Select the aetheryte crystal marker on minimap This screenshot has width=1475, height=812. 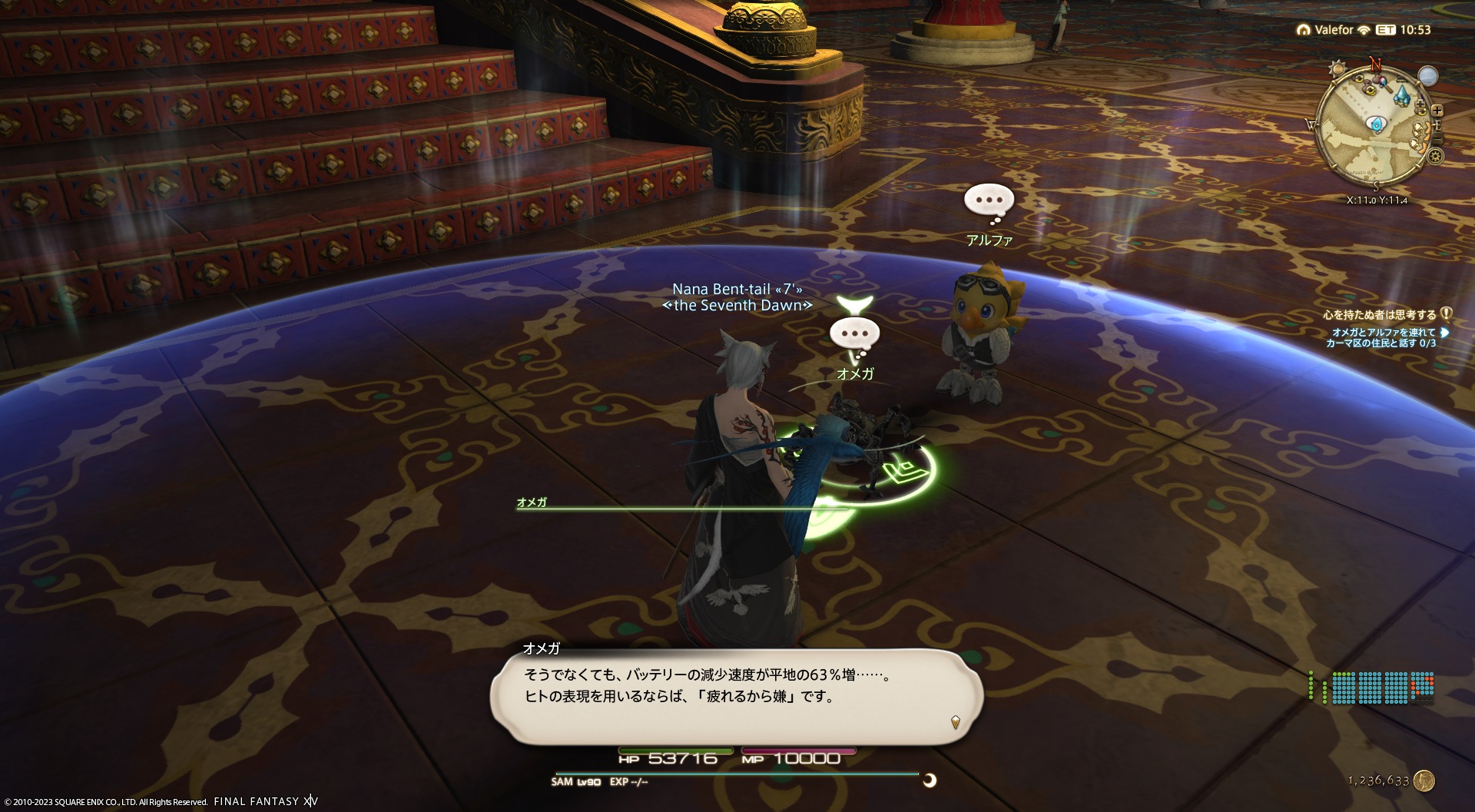1403,95
